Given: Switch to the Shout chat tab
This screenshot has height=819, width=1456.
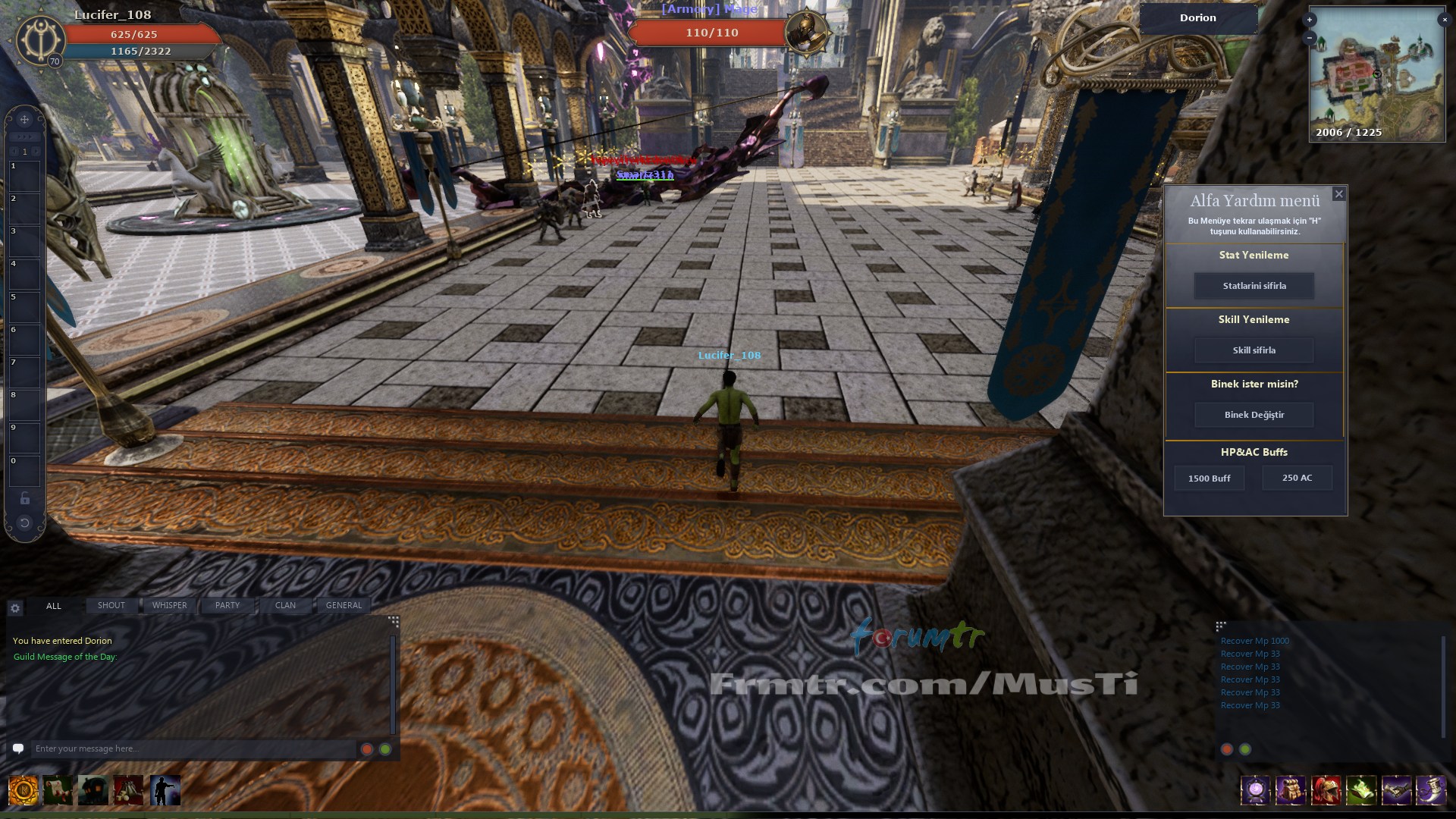Looking at the screenshot, I should pyautogui.click(x=111, y=605).
